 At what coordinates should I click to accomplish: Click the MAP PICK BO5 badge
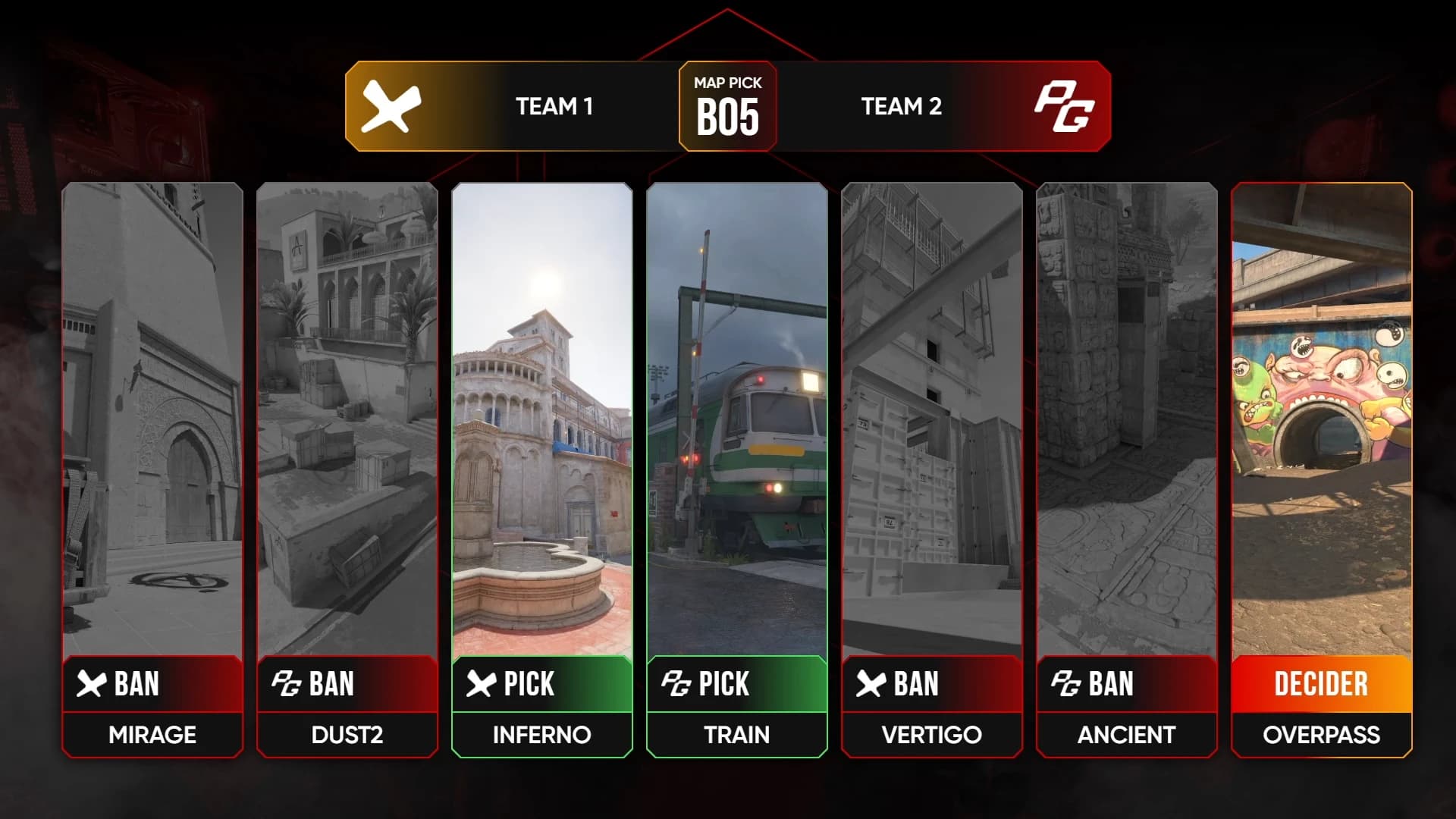(728, 106)
